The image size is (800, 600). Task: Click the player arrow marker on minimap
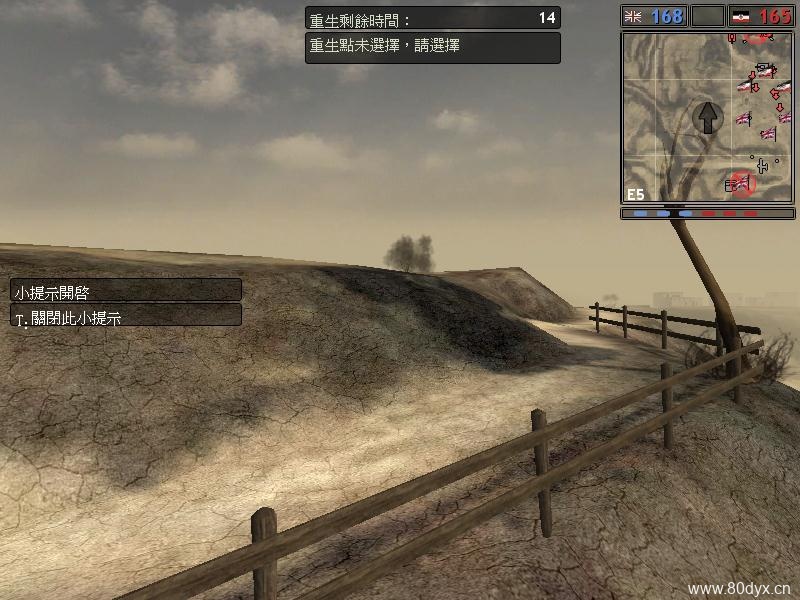708,116
